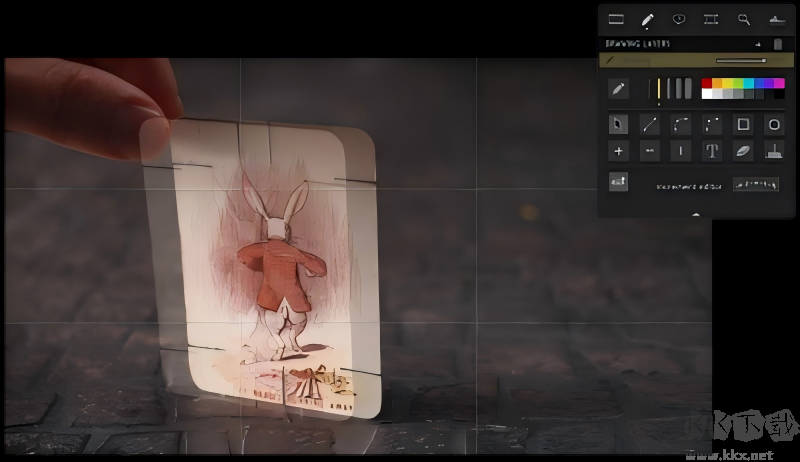Select the white color swatch
The image size is (800, 462).
(707, 94)
